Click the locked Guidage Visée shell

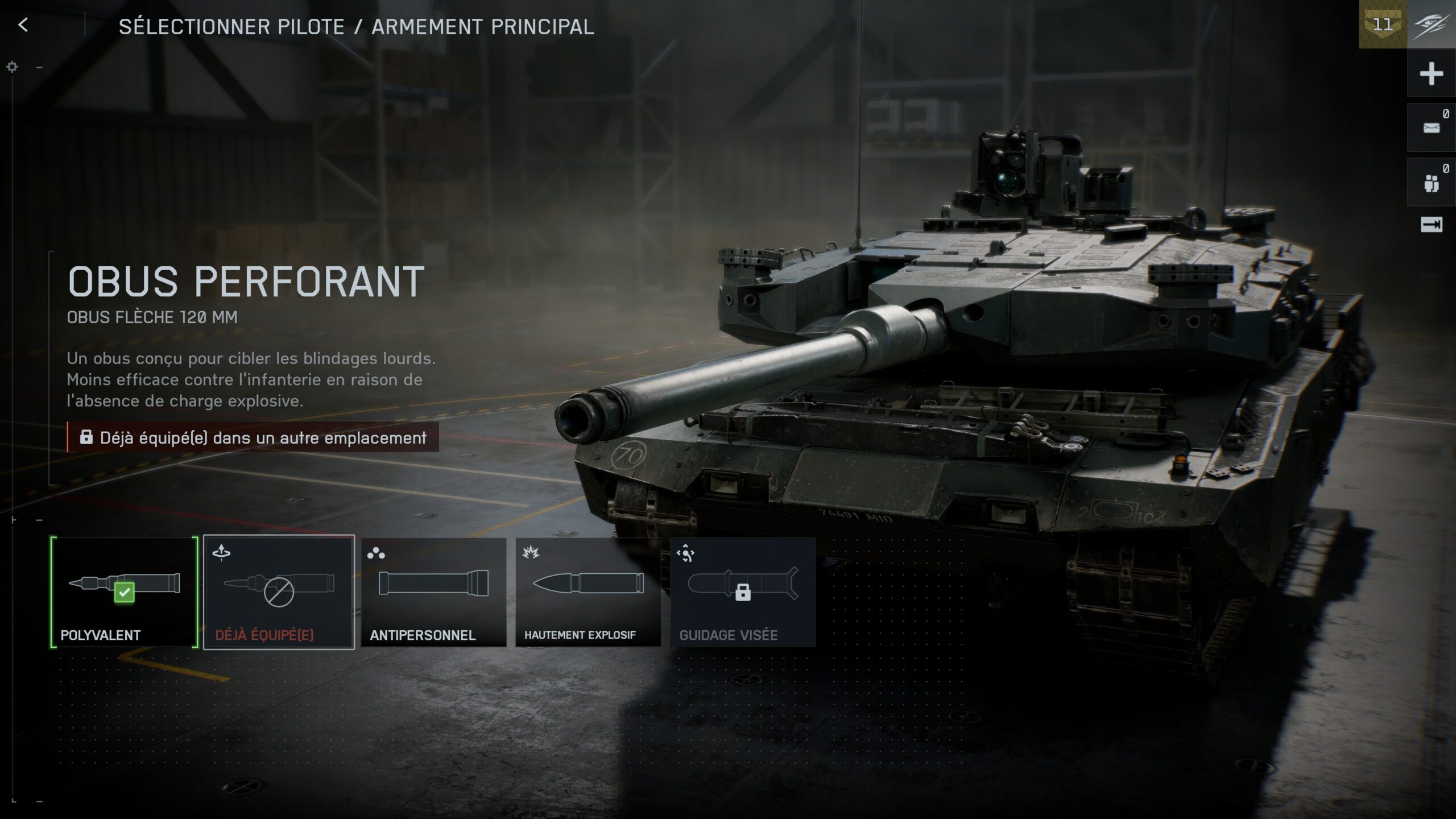[x=743, y=591]
